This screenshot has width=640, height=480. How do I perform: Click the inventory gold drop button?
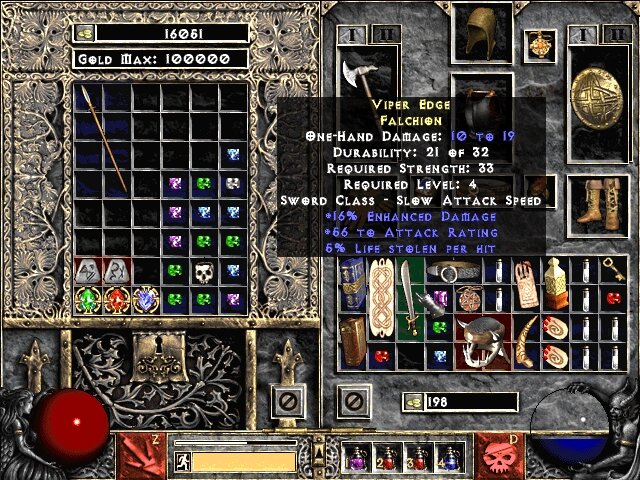(x=412, y=402)
